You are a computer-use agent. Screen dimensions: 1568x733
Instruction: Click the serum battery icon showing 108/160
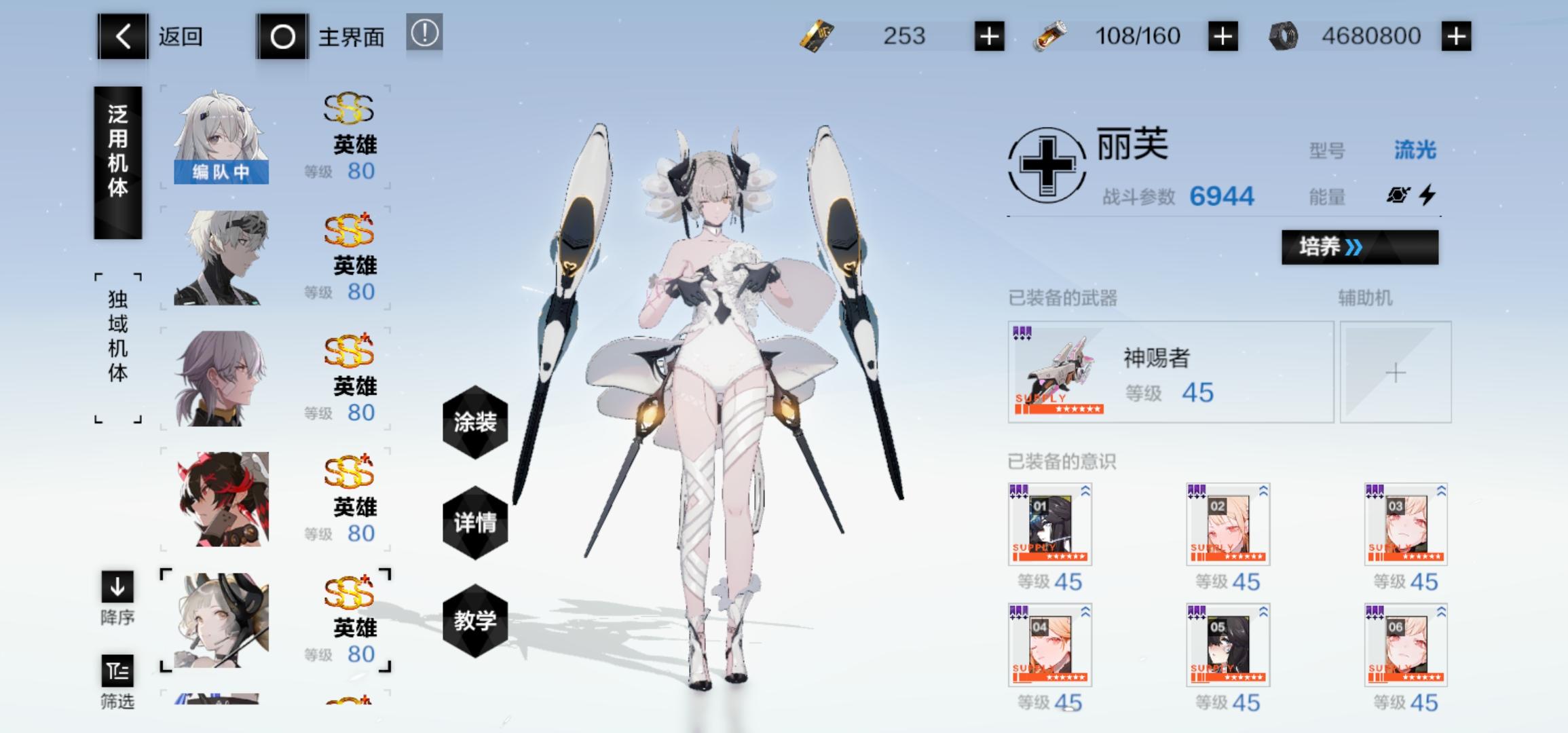click(x=1049, y=35)
